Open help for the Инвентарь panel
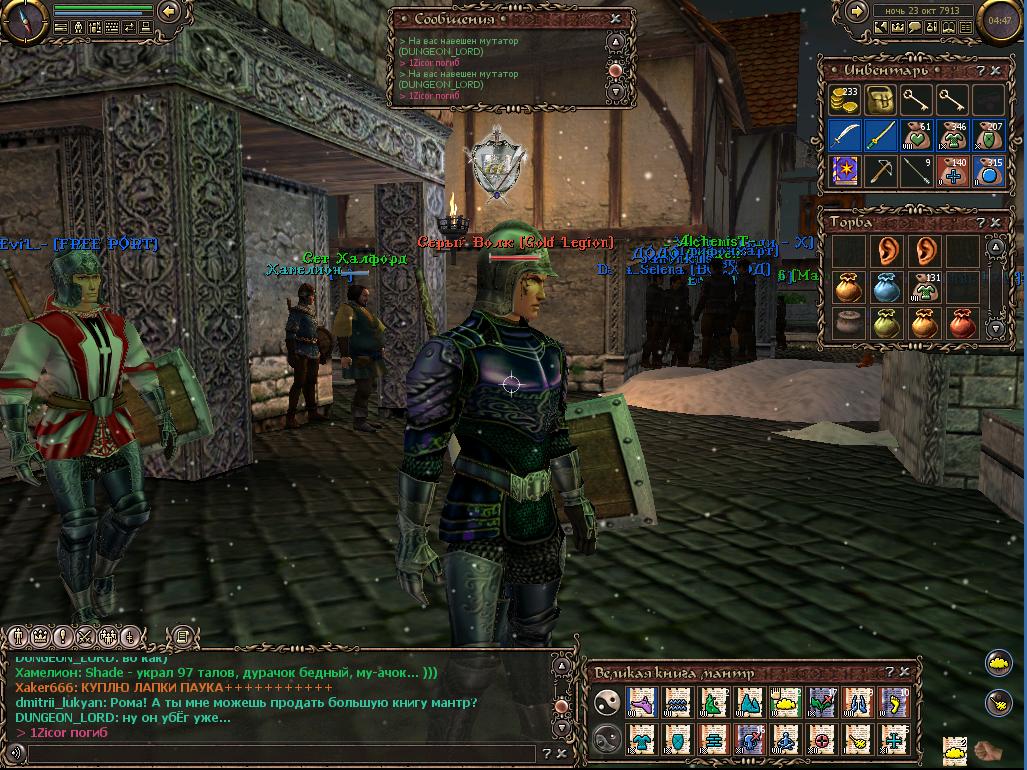 tap(980, 71)
